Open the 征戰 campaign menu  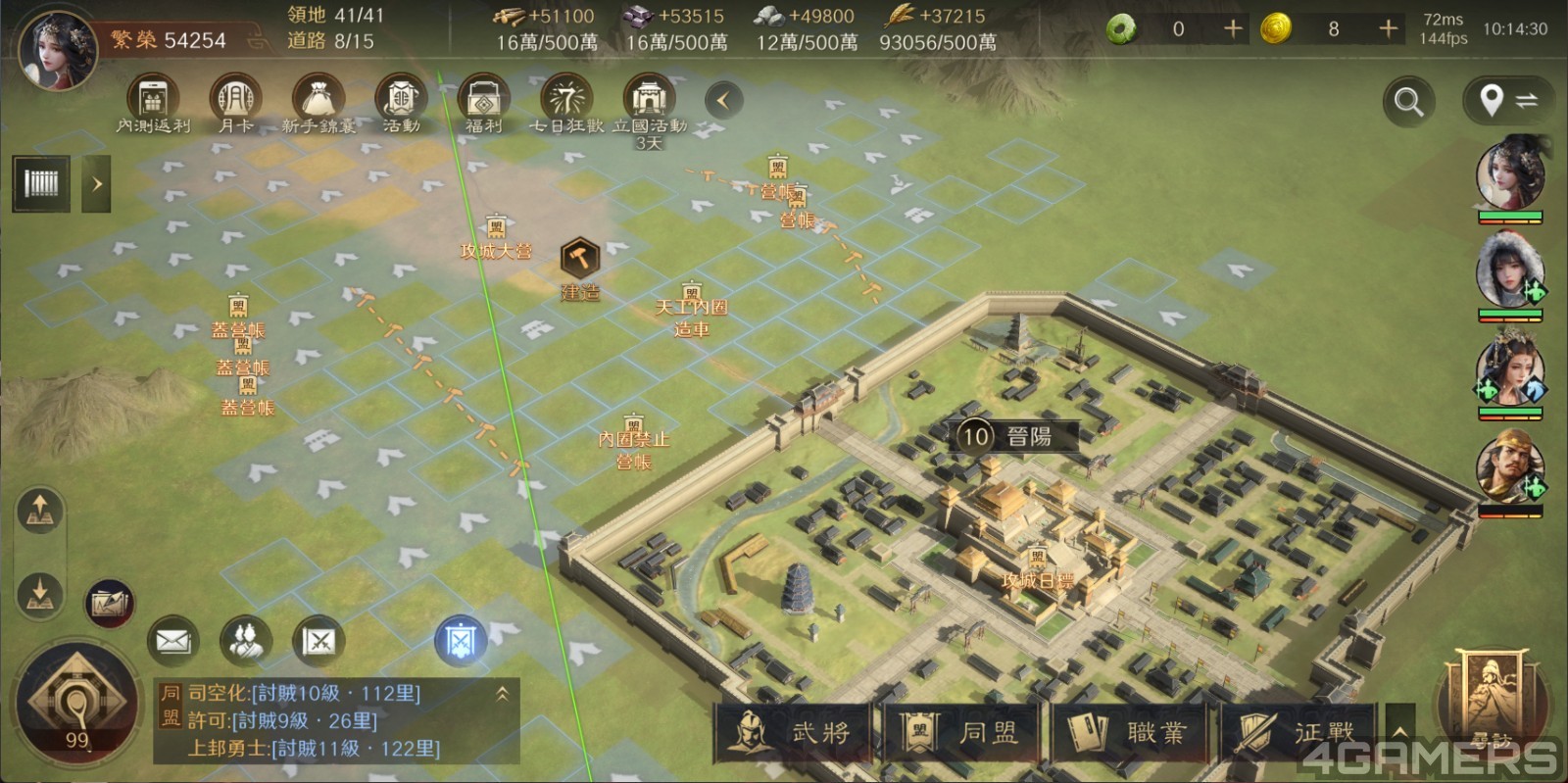coord(1298,732)
